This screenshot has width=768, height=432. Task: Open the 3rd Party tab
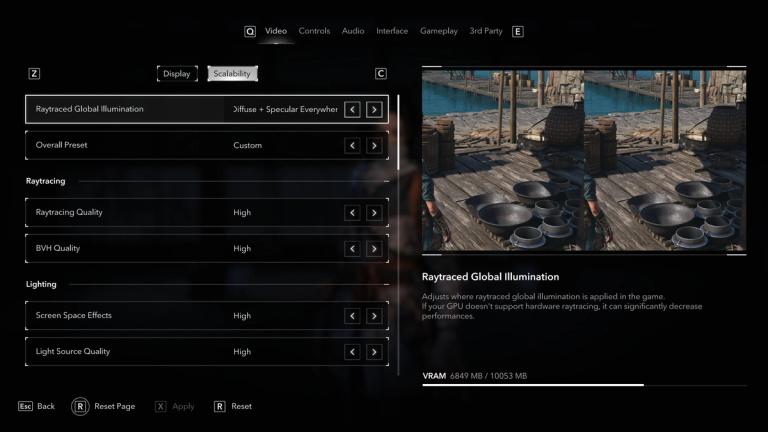[x=486, y=31]
